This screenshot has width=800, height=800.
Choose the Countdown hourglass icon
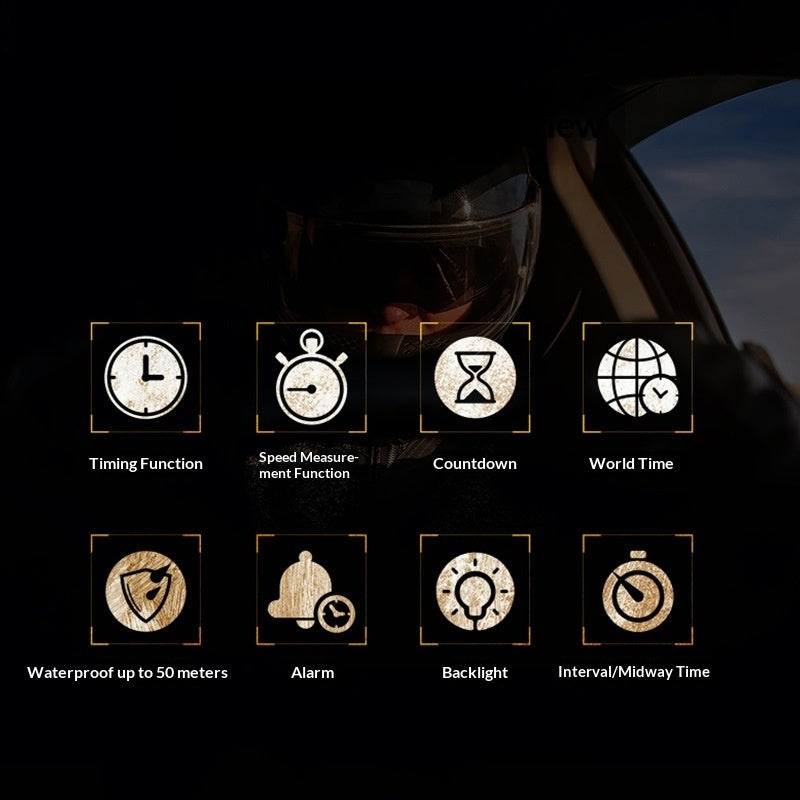(475, 377)
